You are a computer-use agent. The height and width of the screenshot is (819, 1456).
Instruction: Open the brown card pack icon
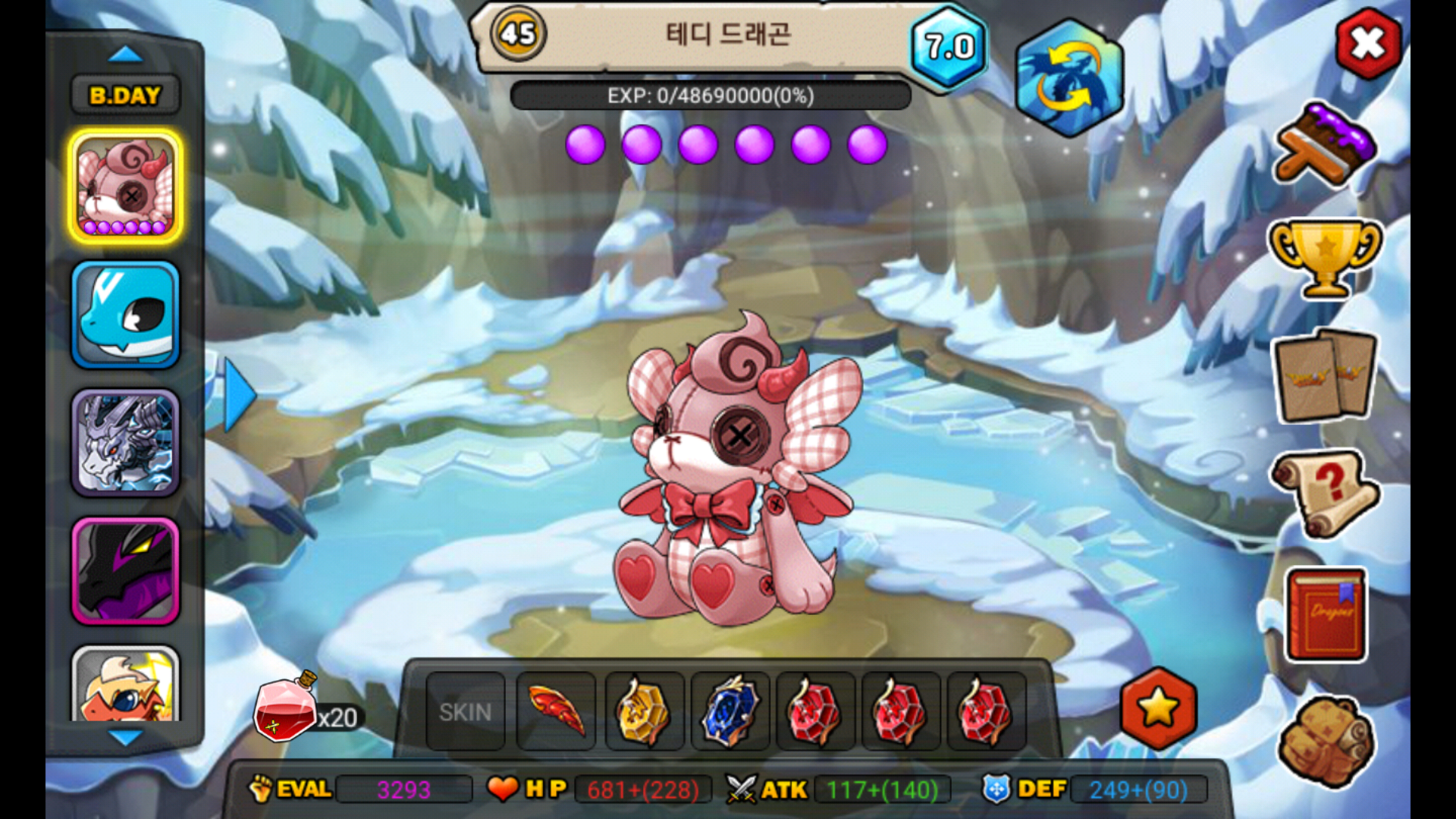pos(1325,376)
